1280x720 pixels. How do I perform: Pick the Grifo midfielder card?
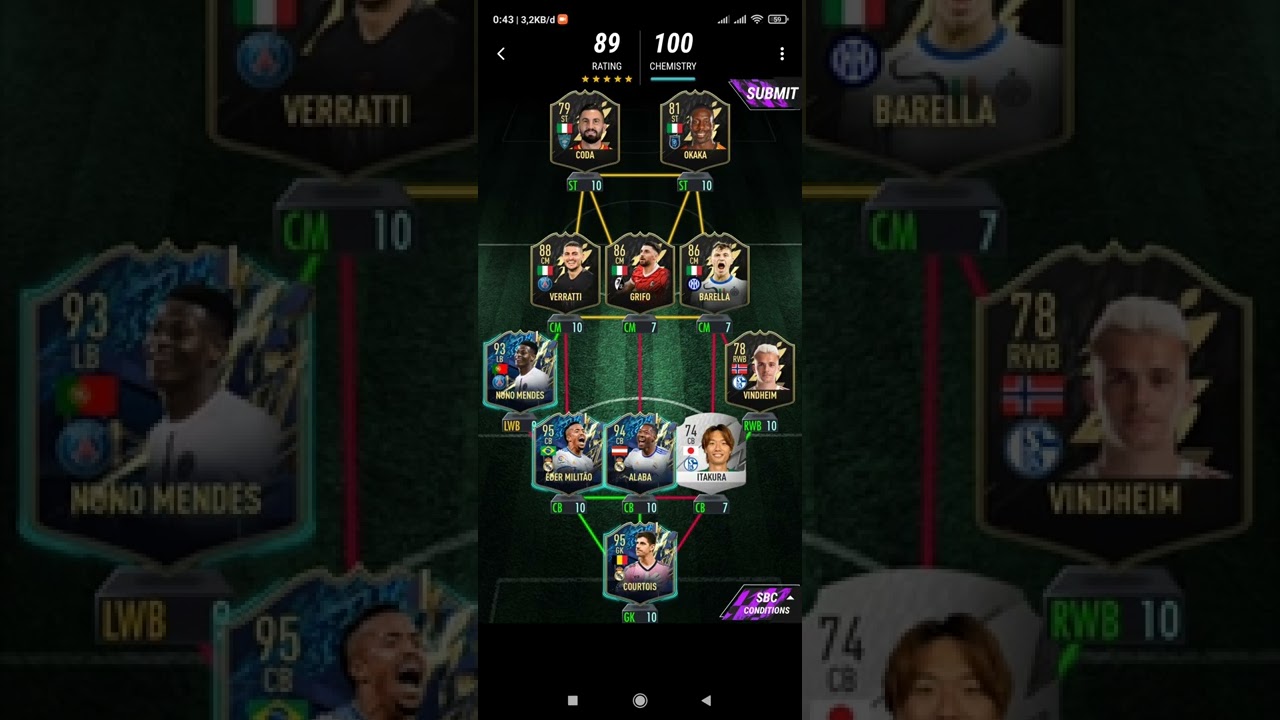[640, 270]
